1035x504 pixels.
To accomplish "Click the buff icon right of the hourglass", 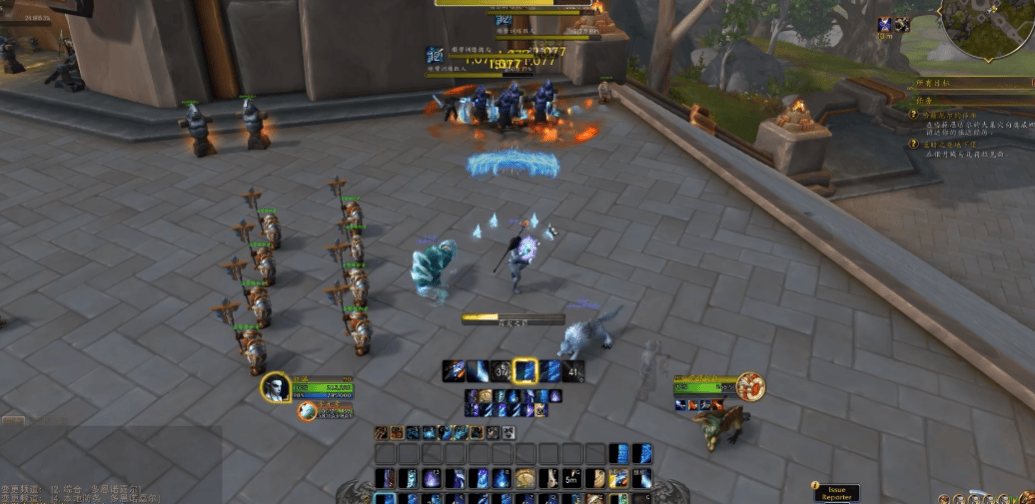I will tap(902, 25).
